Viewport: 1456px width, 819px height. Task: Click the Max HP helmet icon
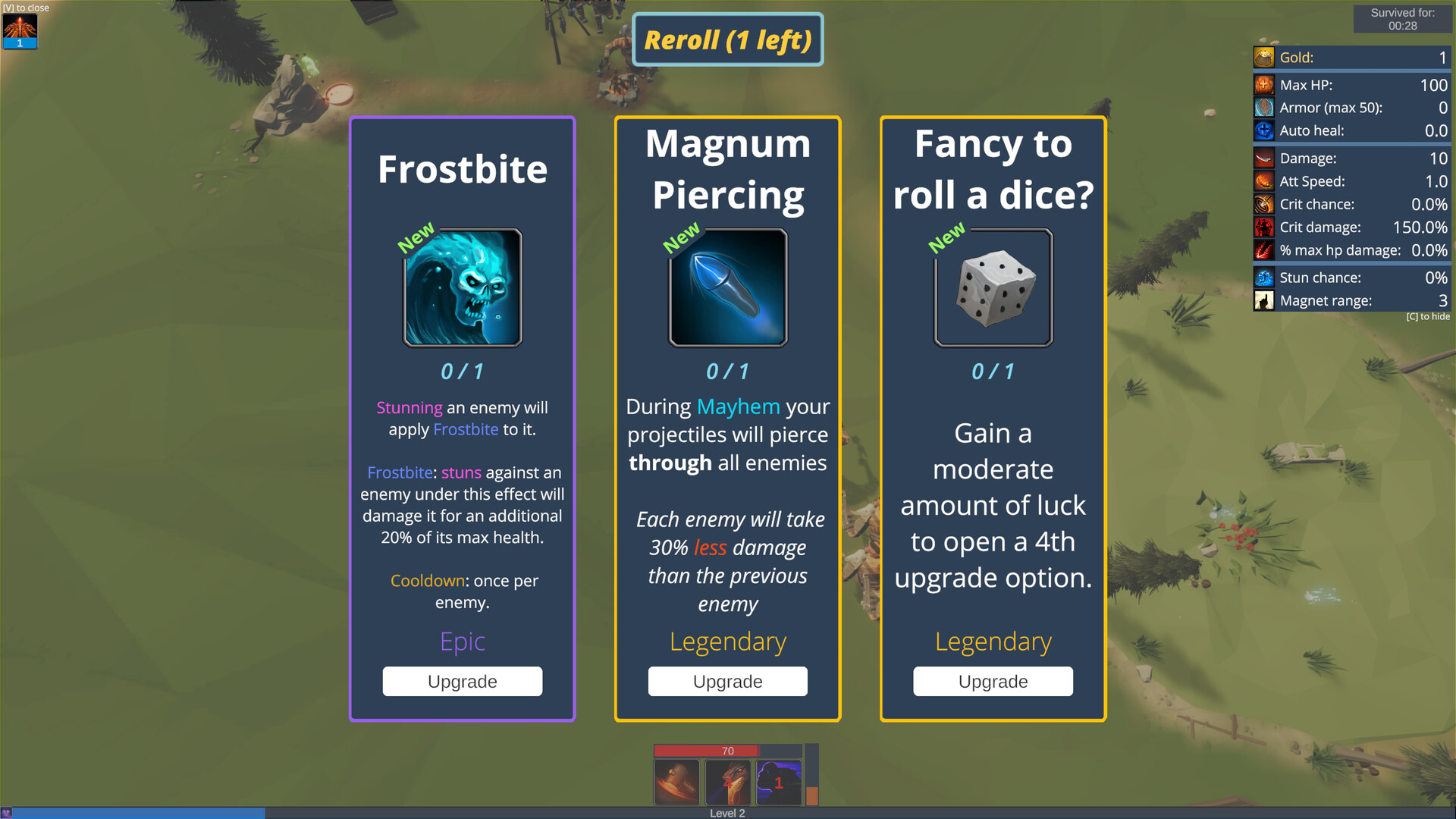tap(1263, 85)
